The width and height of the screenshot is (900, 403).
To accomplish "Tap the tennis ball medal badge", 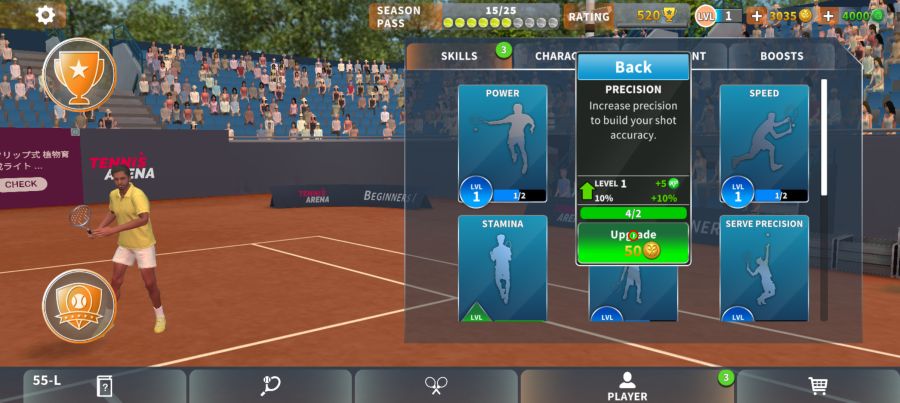I will (79, 305).
